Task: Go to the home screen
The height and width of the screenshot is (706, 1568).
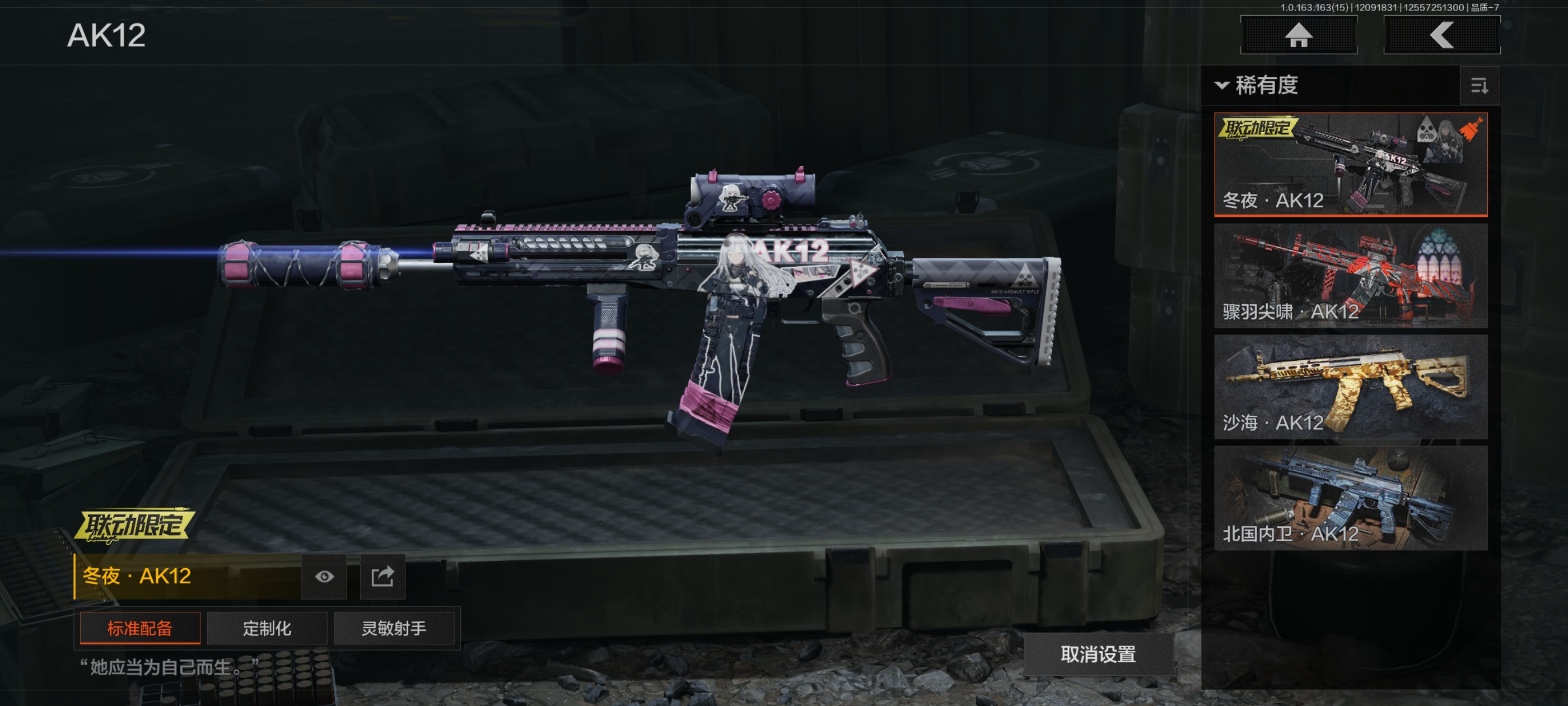Action: coord(1298,35)
